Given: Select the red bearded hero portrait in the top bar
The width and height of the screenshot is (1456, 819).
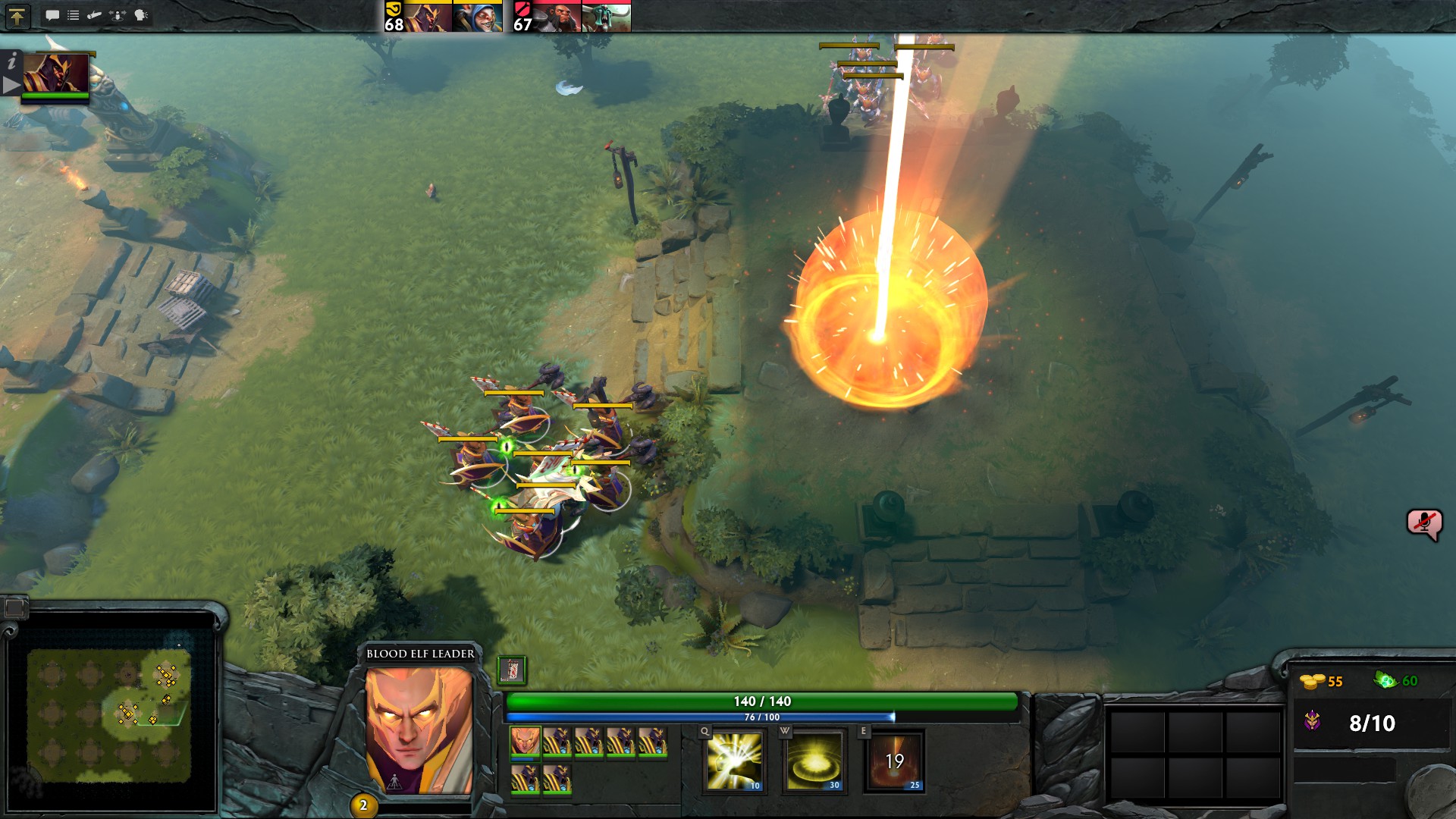Looking at the screenshot, I should 557,17.
